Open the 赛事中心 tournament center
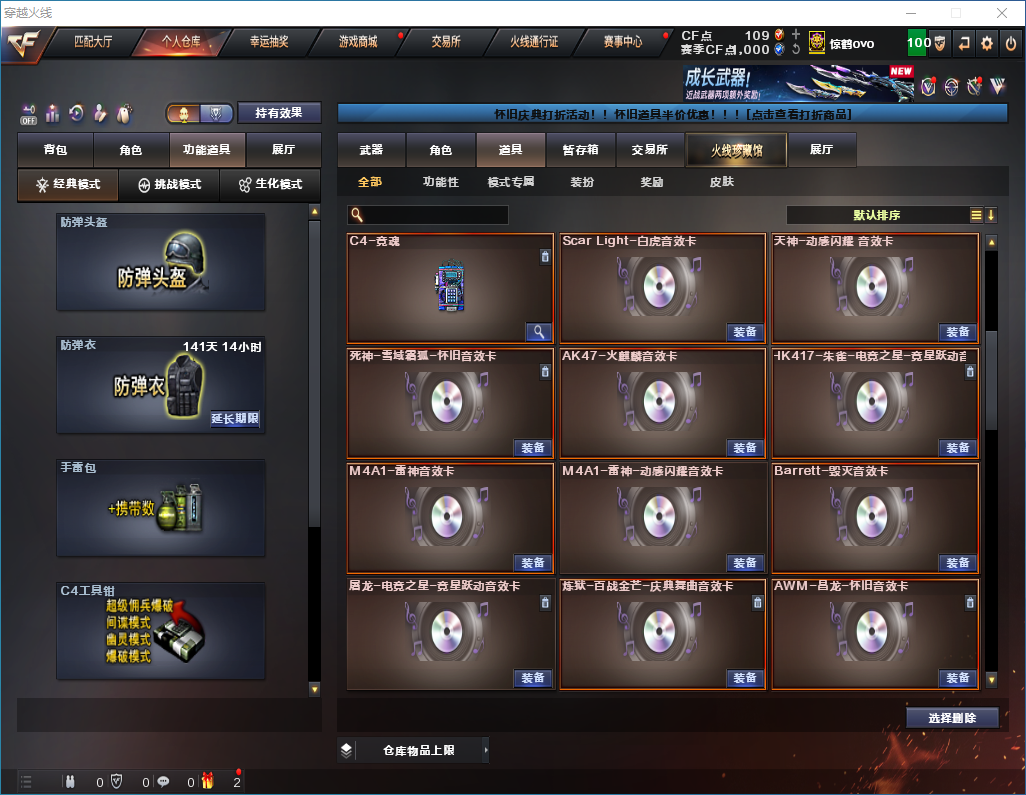1026x795 pixels. pos(622,42)
